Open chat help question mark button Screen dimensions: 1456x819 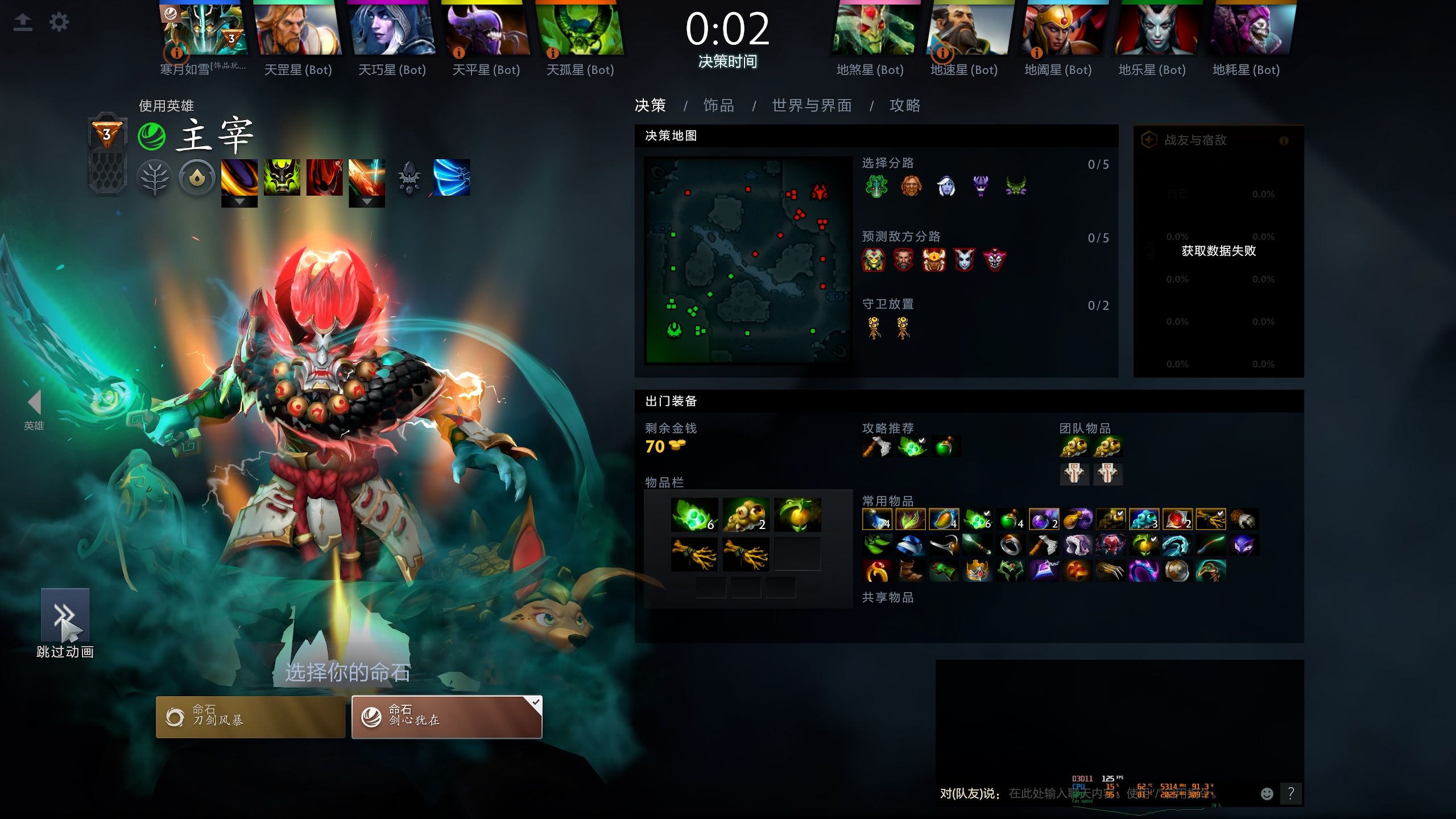[1291, 793]
